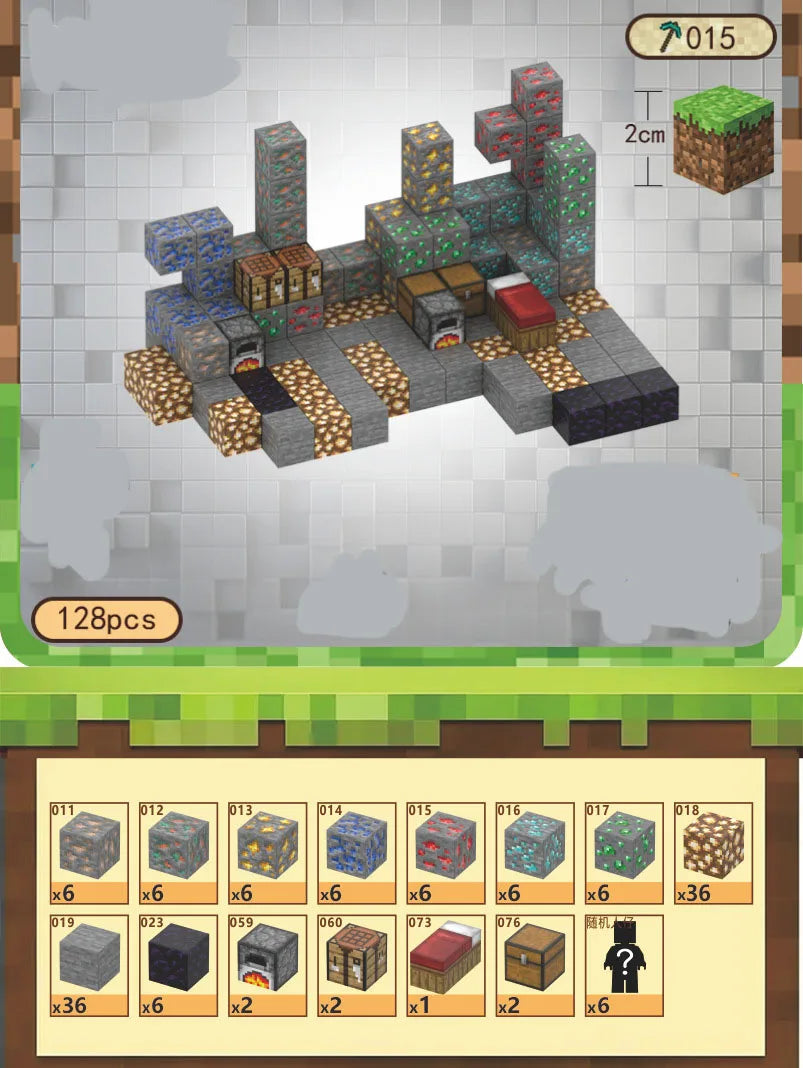803x1068 pixels.
Task: Select the glowstone block slot 018
Action: coord(713,853)
